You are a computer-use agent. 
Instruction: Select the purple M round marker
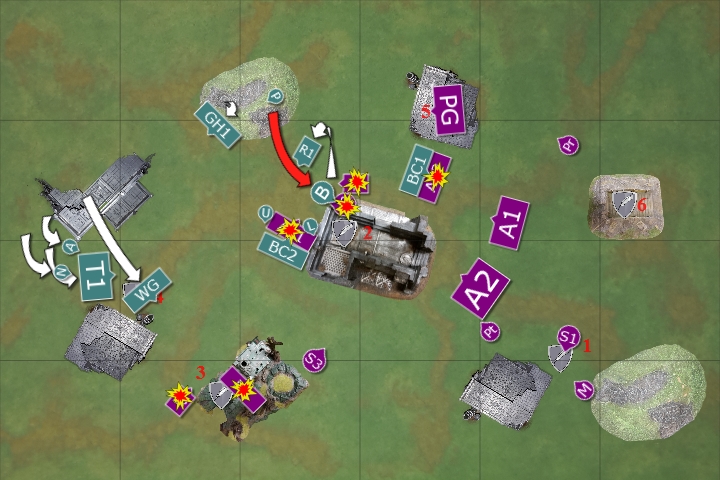coord(583,389)
